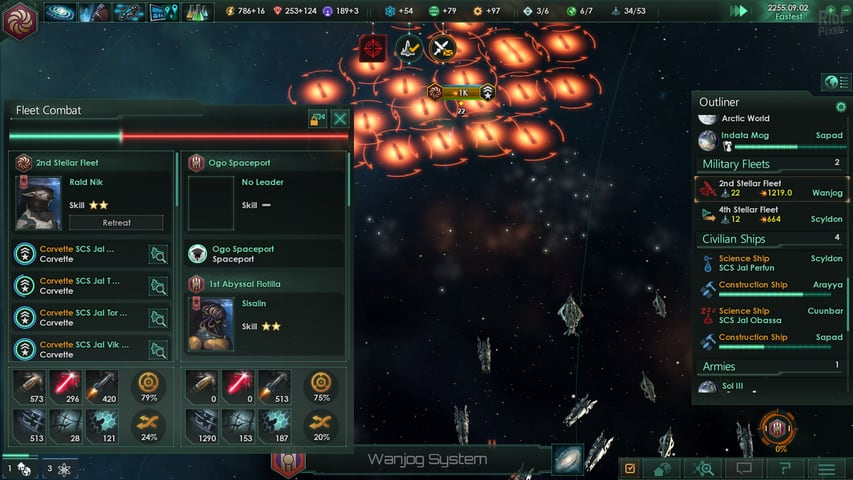Viewport: 853px width, 480px height.
Task: Click the crossed swords war alert icon
Action: 441,47
